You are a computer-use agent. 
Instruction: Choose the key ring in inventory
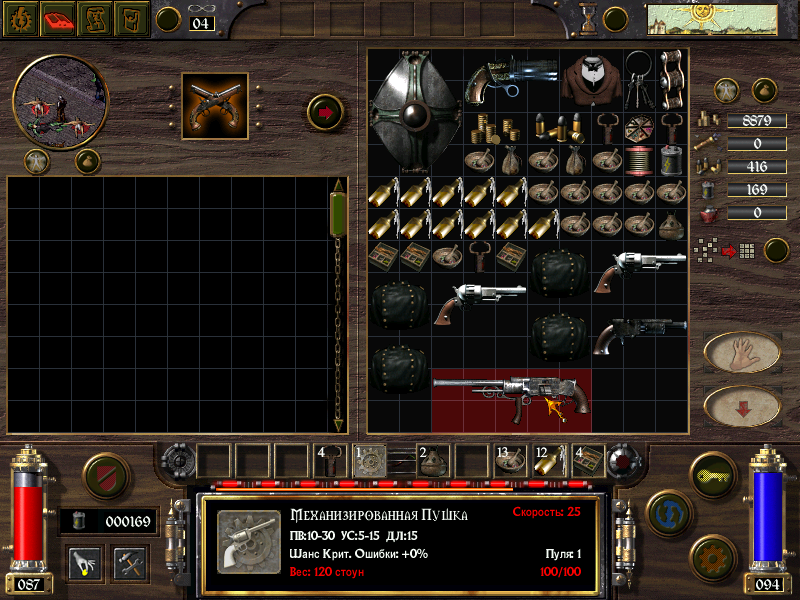640,78
